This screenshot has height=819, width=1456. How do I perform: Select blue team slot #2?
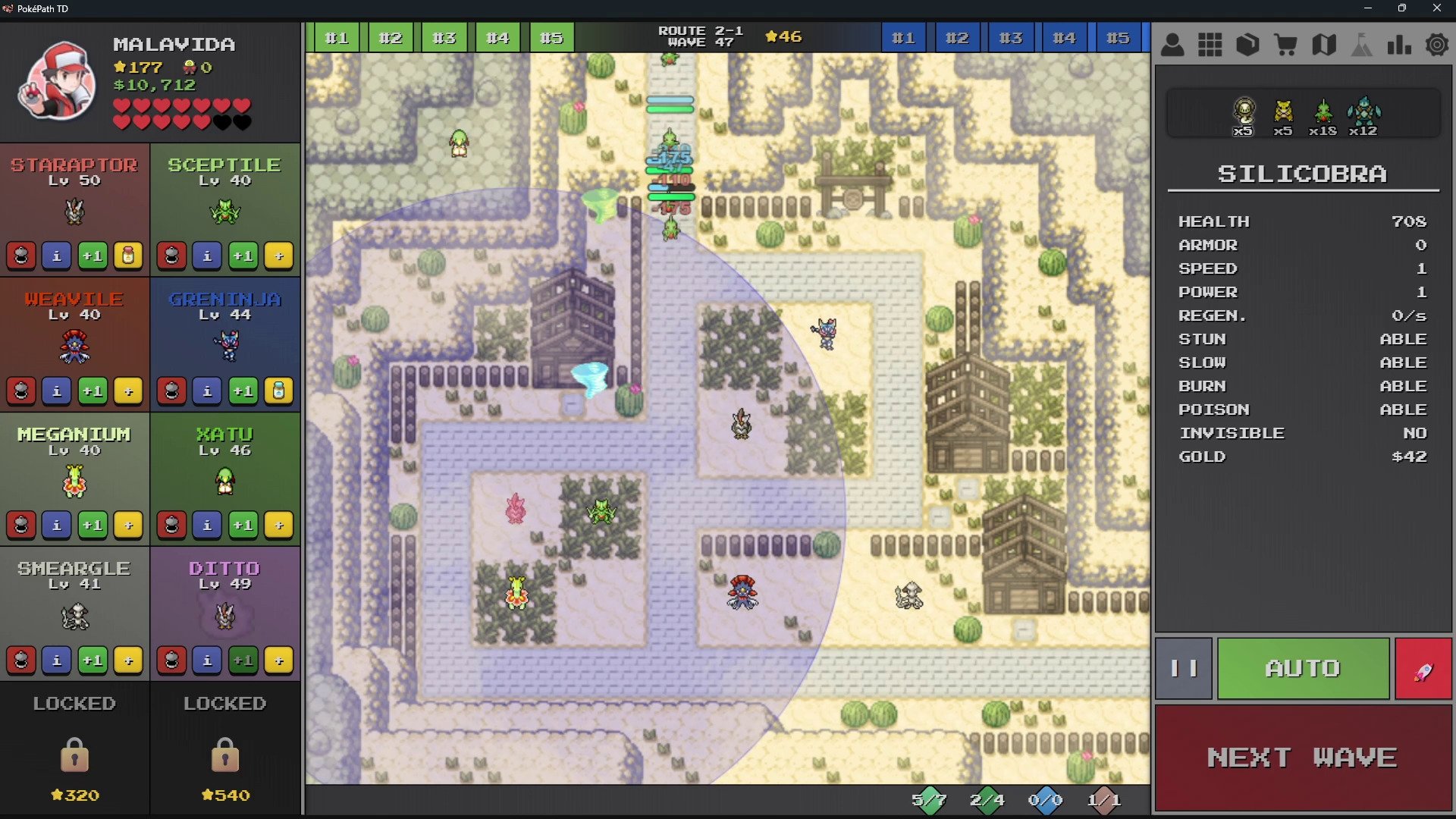tap(956, 38)
